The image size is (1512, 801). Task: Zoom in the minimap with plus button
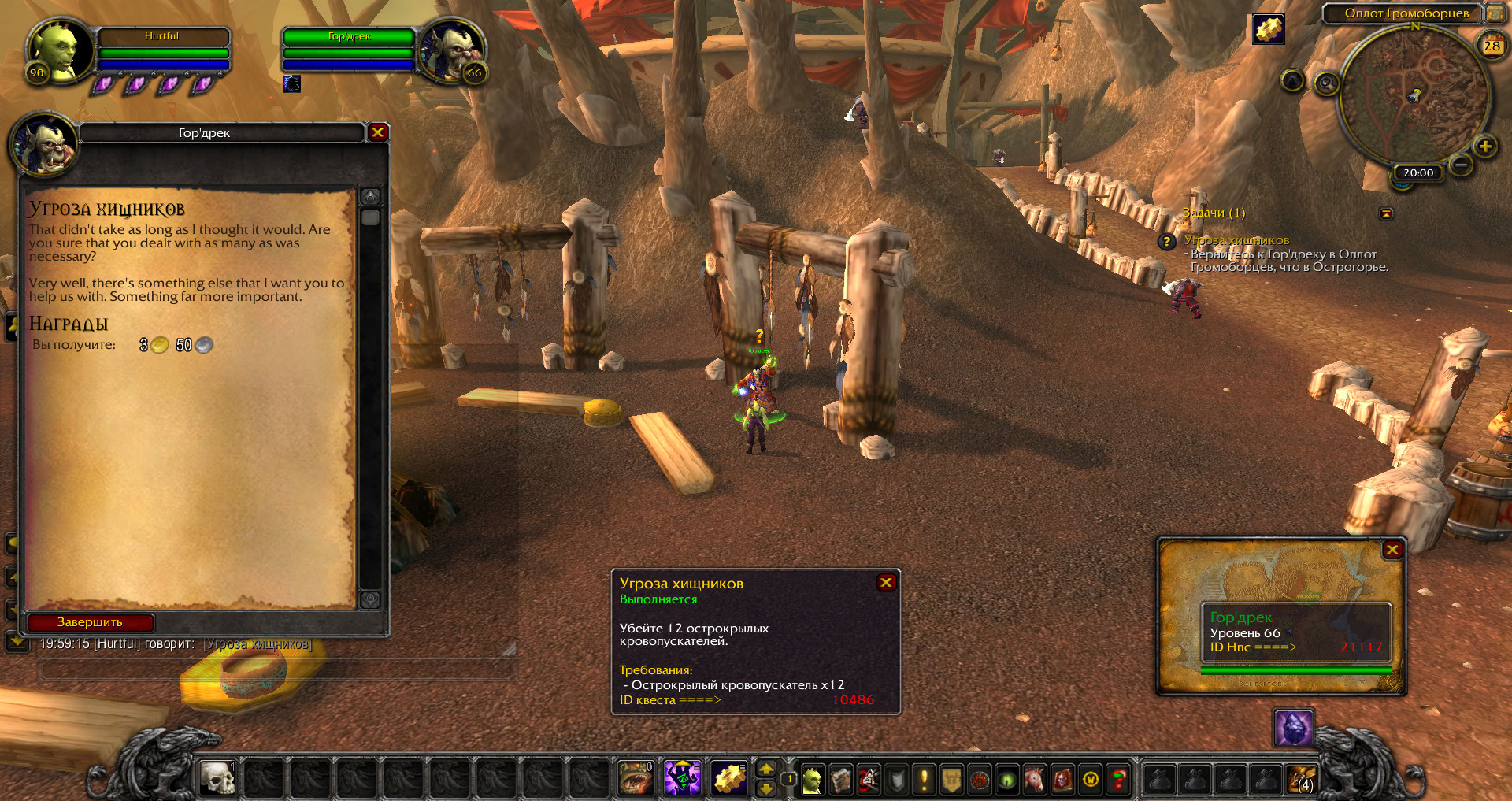[x=1485, y=146]
